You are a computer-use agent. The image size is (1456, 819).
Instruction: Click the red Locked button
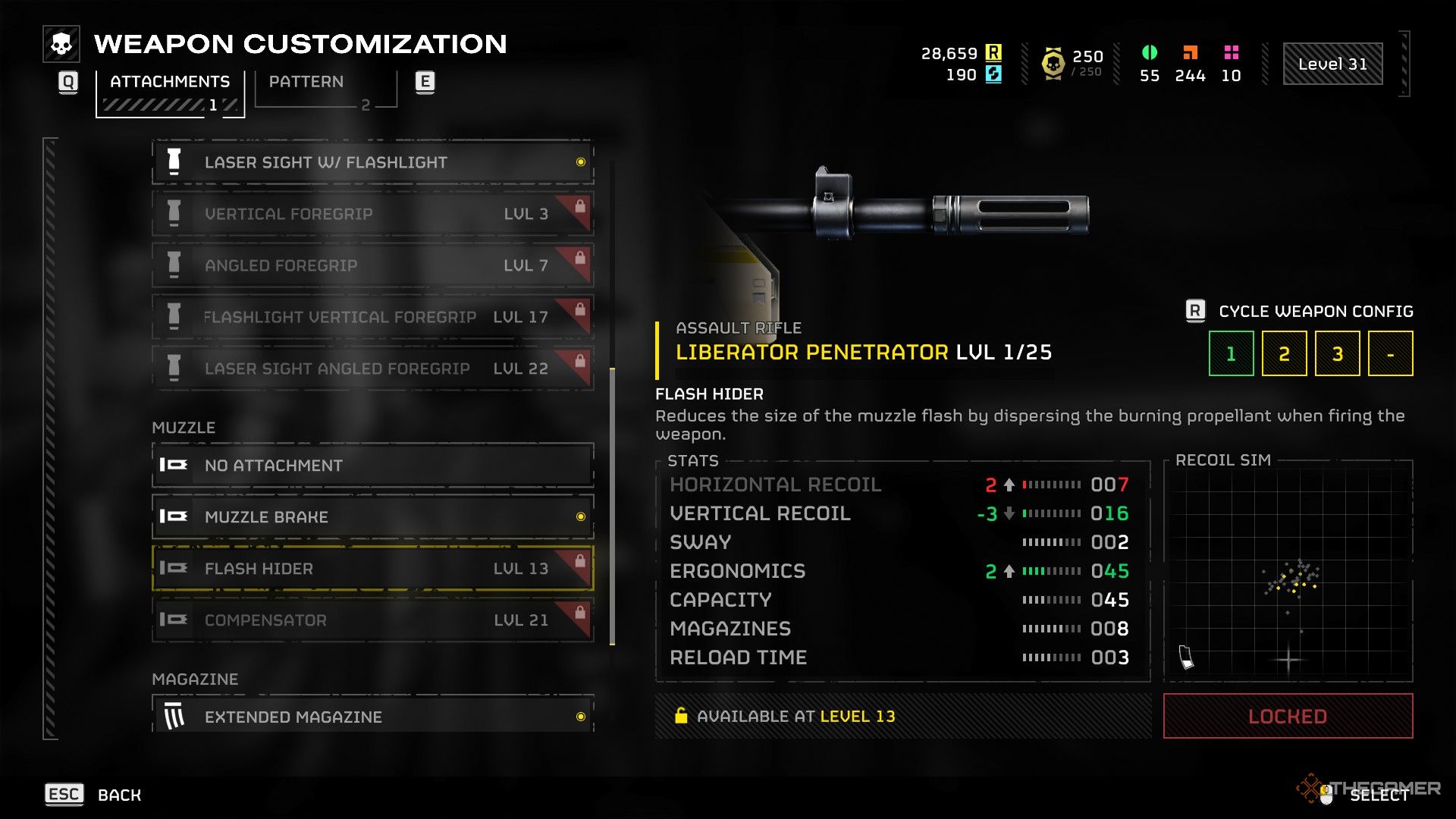(x=1288, y=716)
